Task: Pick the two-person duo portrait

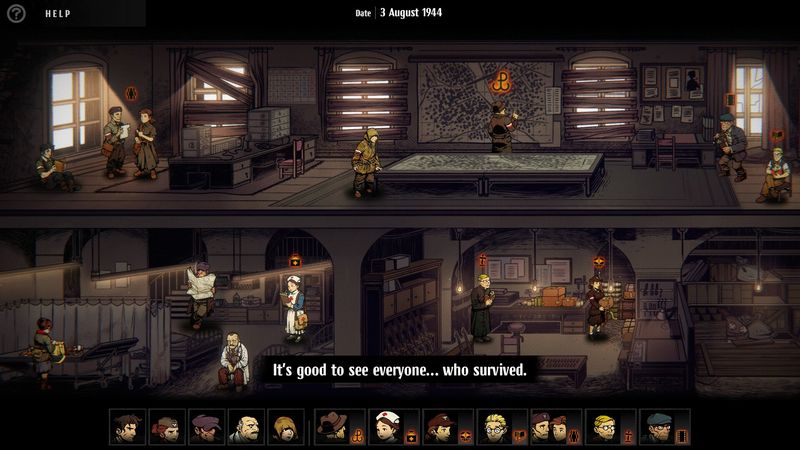Action: 541,427
